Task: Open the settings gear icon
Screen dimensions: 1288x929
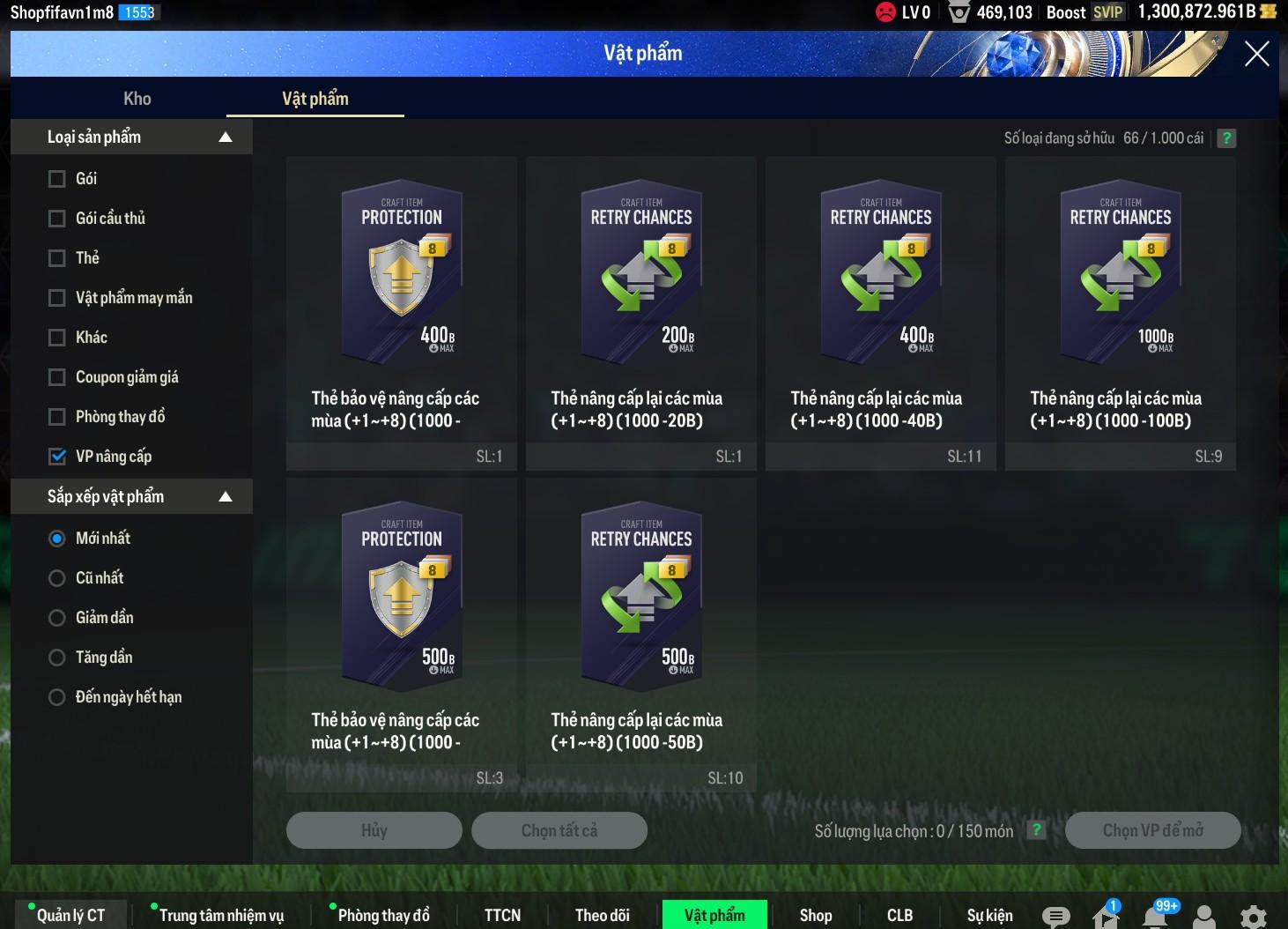Action: click(1253, 917)
